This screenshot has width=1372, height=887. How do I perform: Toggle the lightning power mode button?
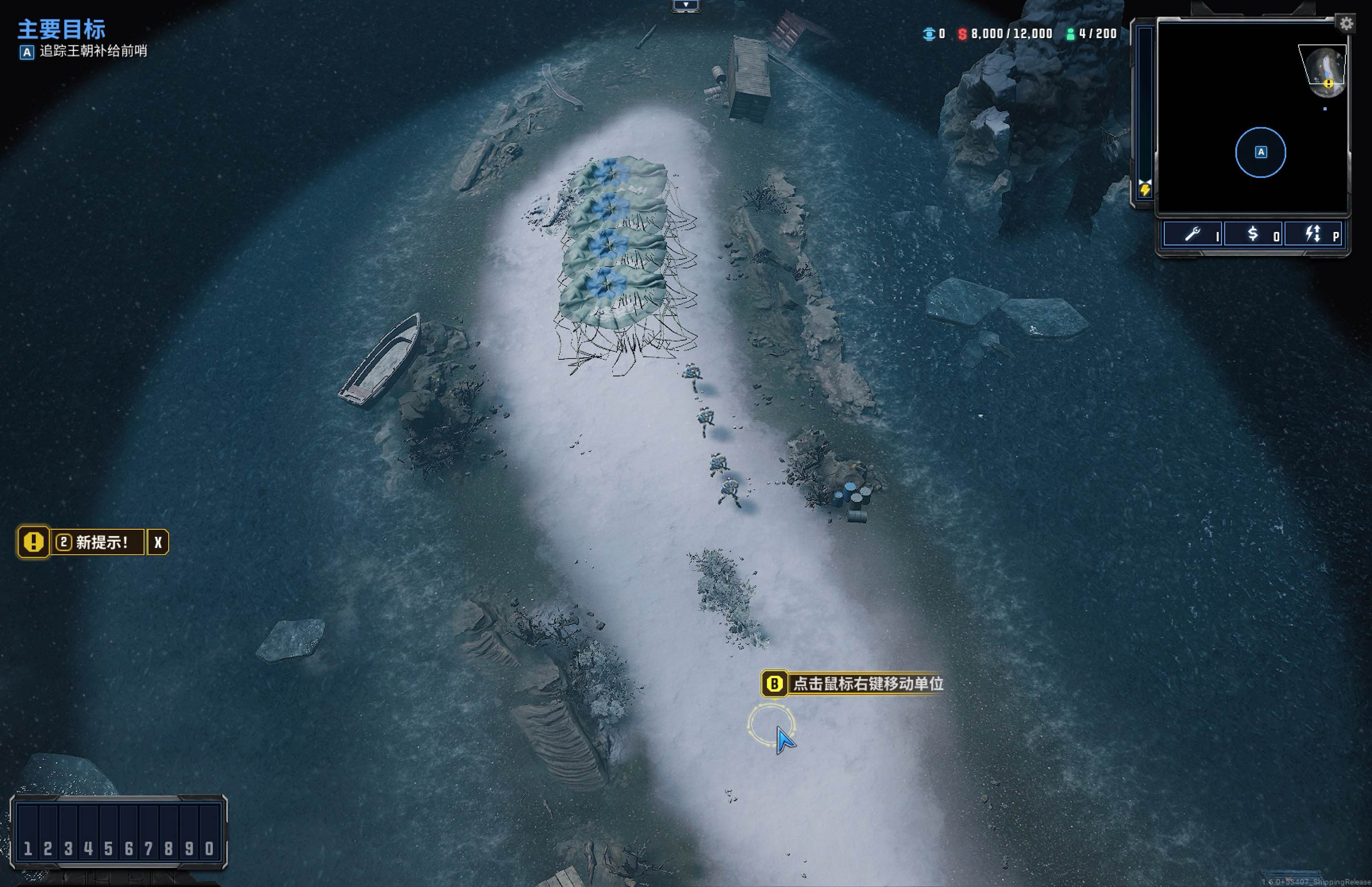pos(1314,234)
